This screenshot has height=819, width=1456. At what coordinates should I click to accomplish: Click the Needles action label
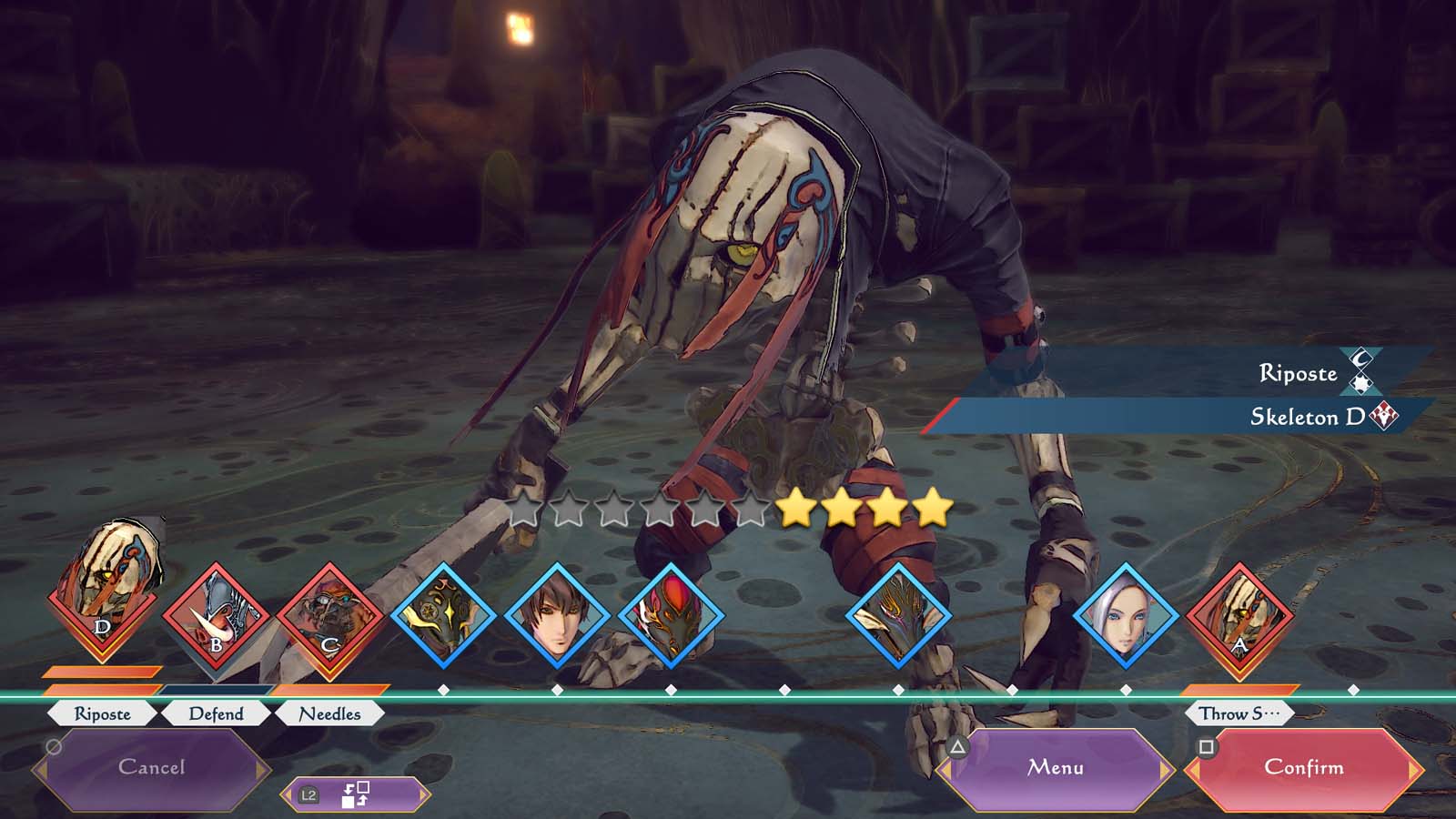click(x=329, y=714)
